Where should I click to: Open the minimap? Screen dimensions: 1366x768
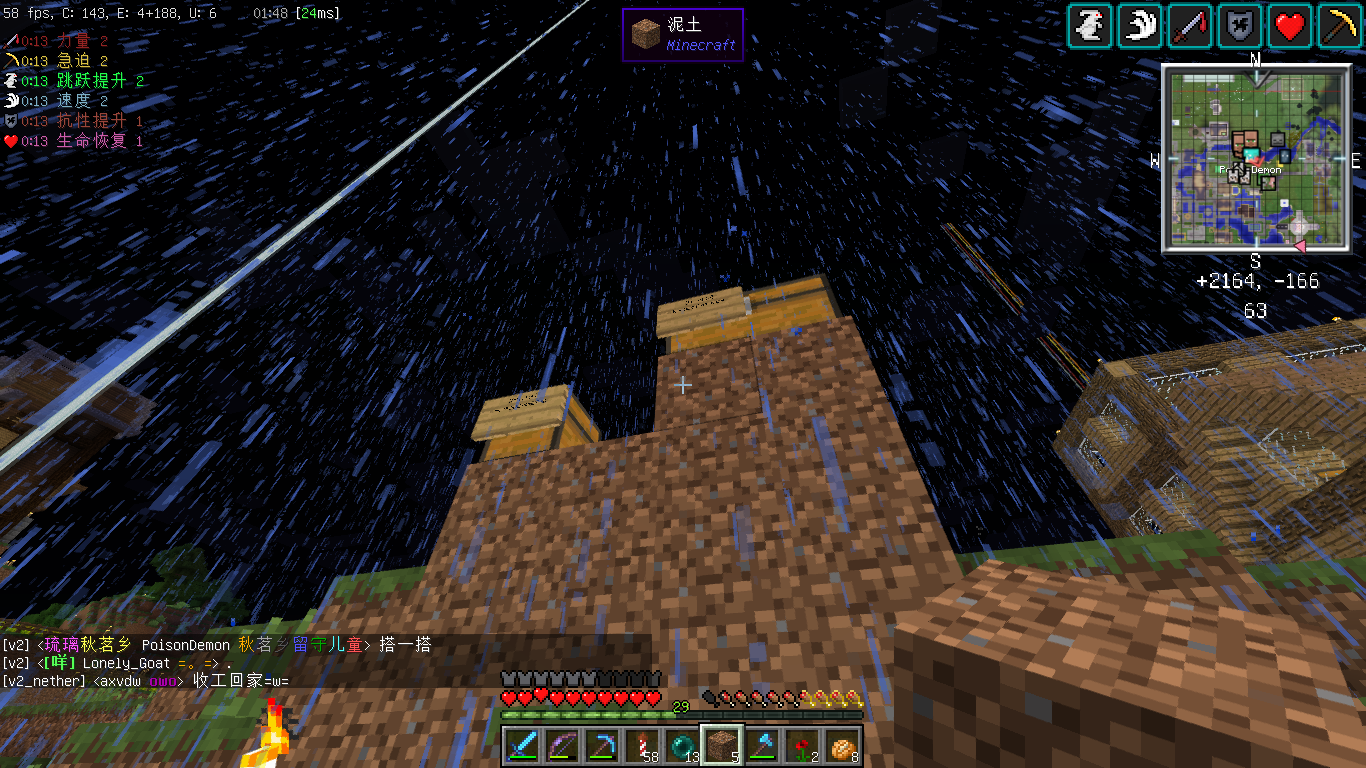point(1255,159)
